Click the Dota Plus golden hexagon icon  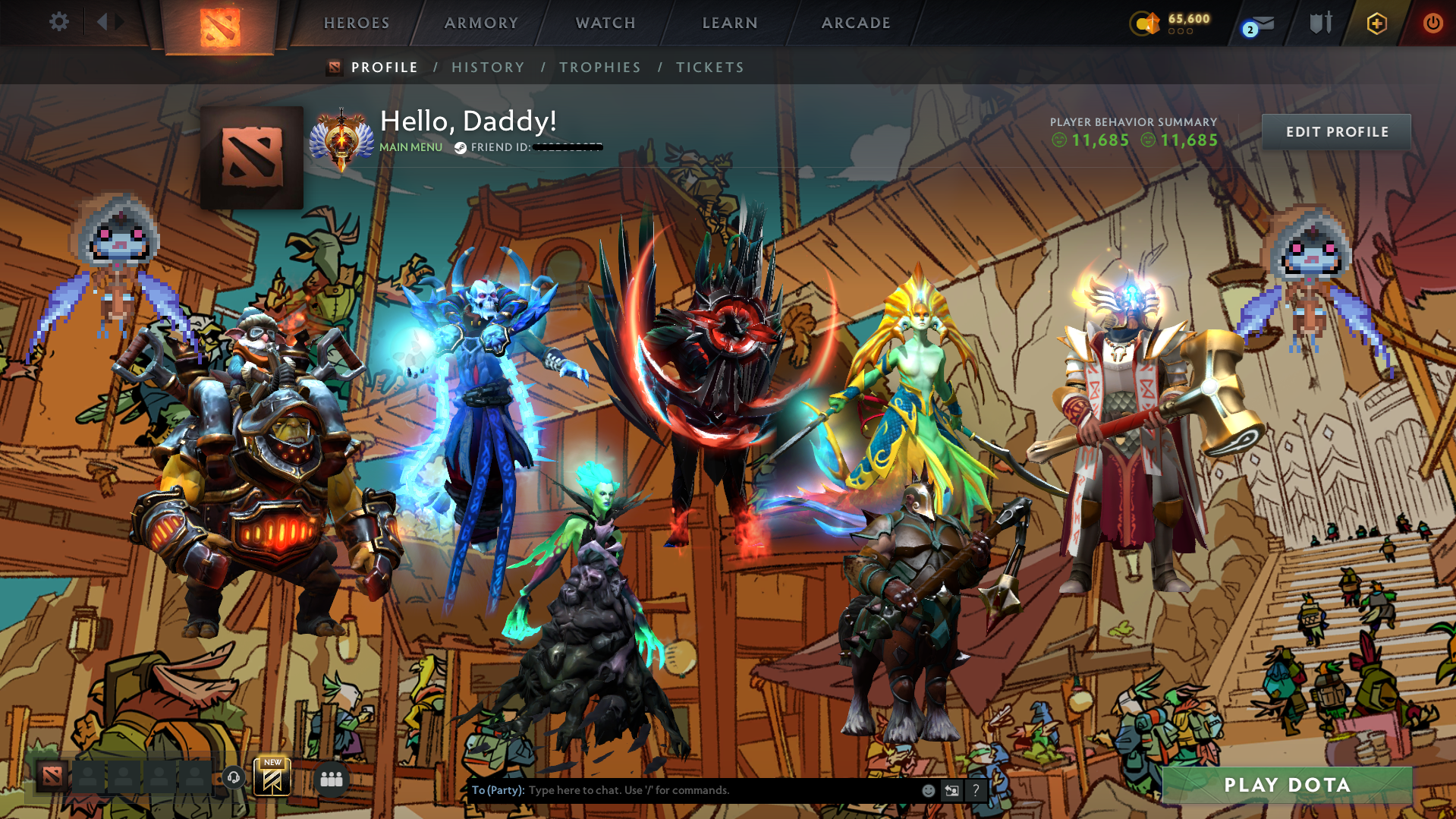point(1378,24)
